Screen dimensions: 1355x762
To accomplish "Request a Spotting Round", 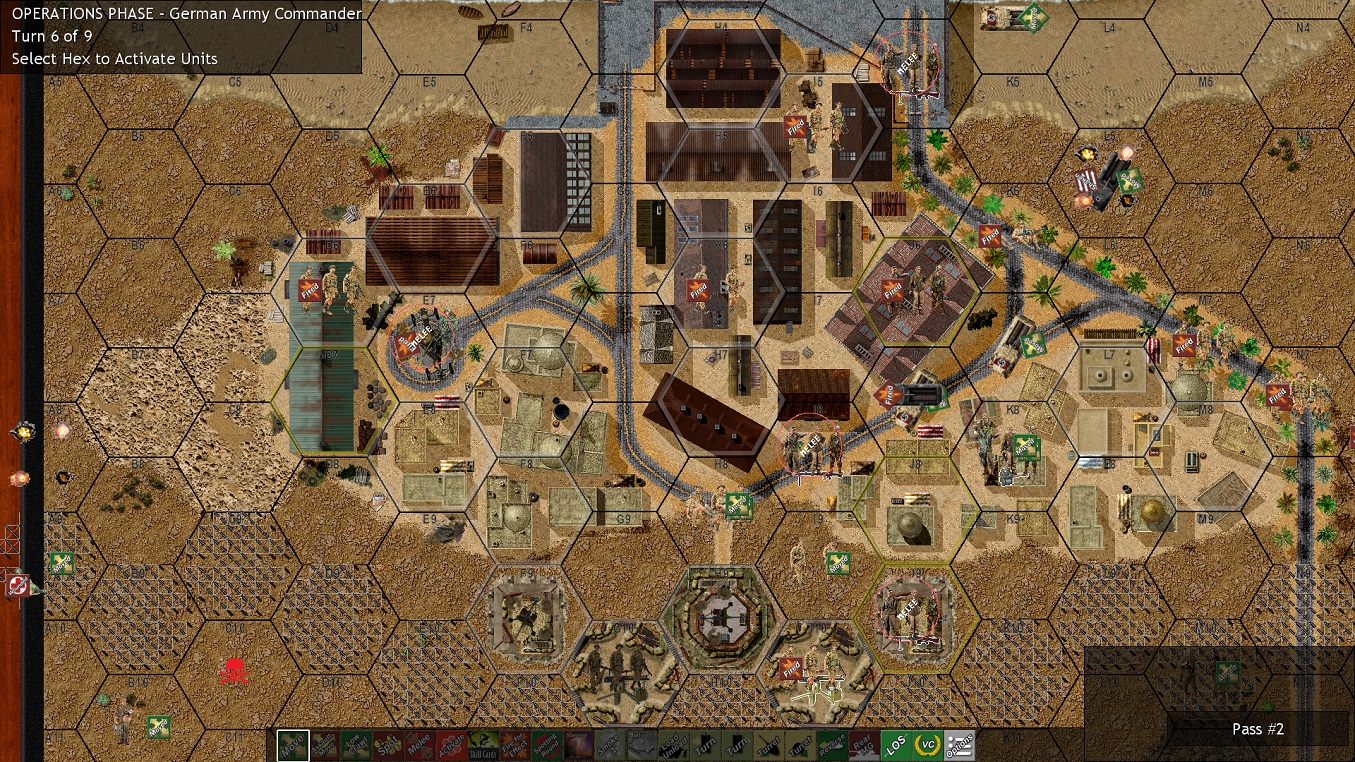I will 545,745.
